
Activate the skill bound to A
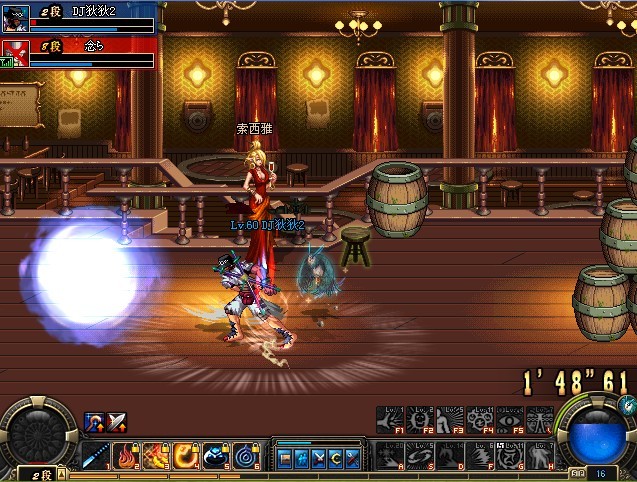pyautogui.click(x=391, y=454)
